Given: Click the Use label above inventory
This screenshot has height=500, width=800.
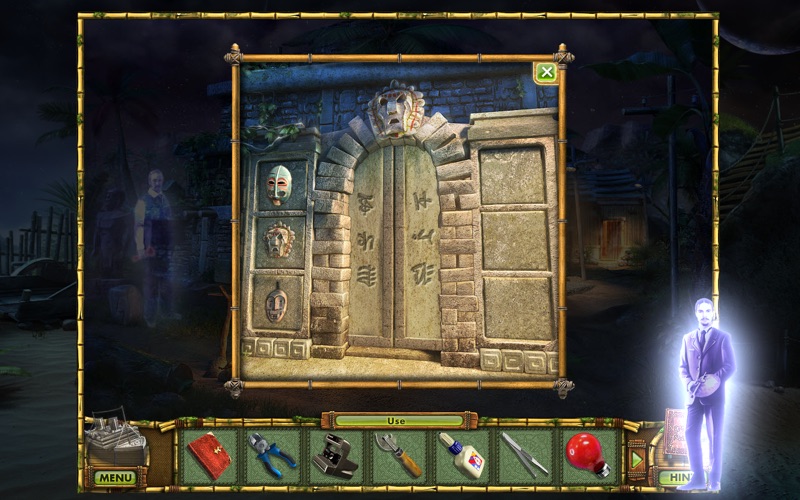Looking at the screenshot, I should pos(399,421).
